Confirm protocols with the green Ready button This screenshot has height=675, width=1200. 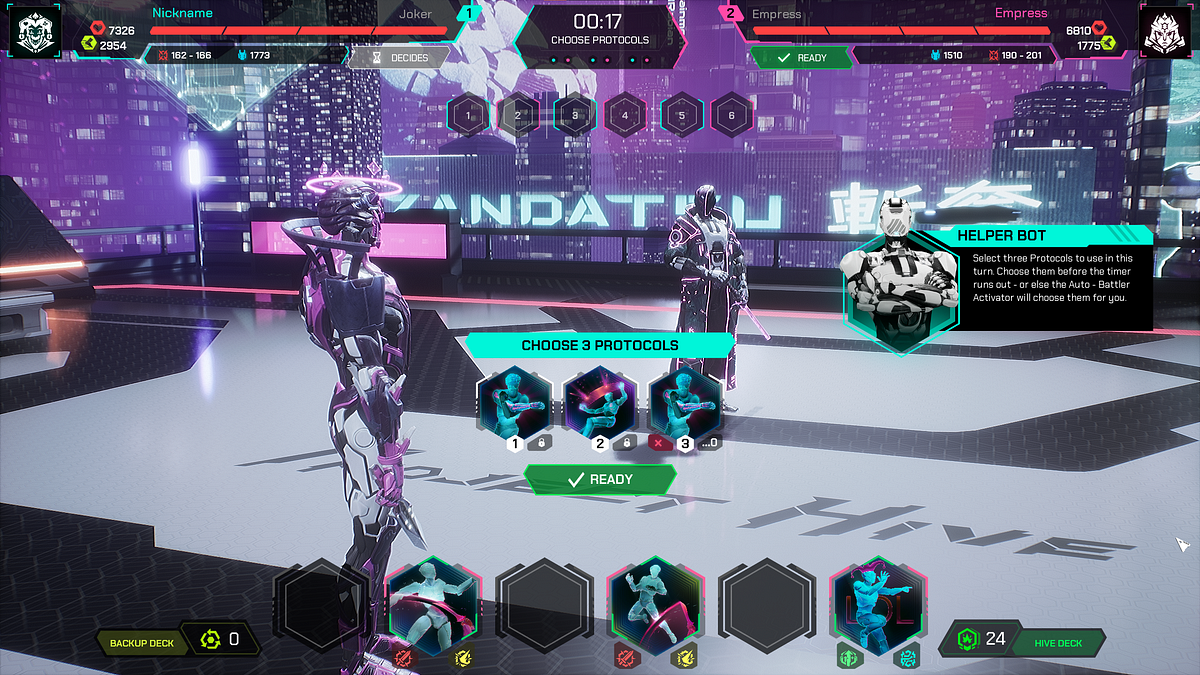click(x=600, y=480)
